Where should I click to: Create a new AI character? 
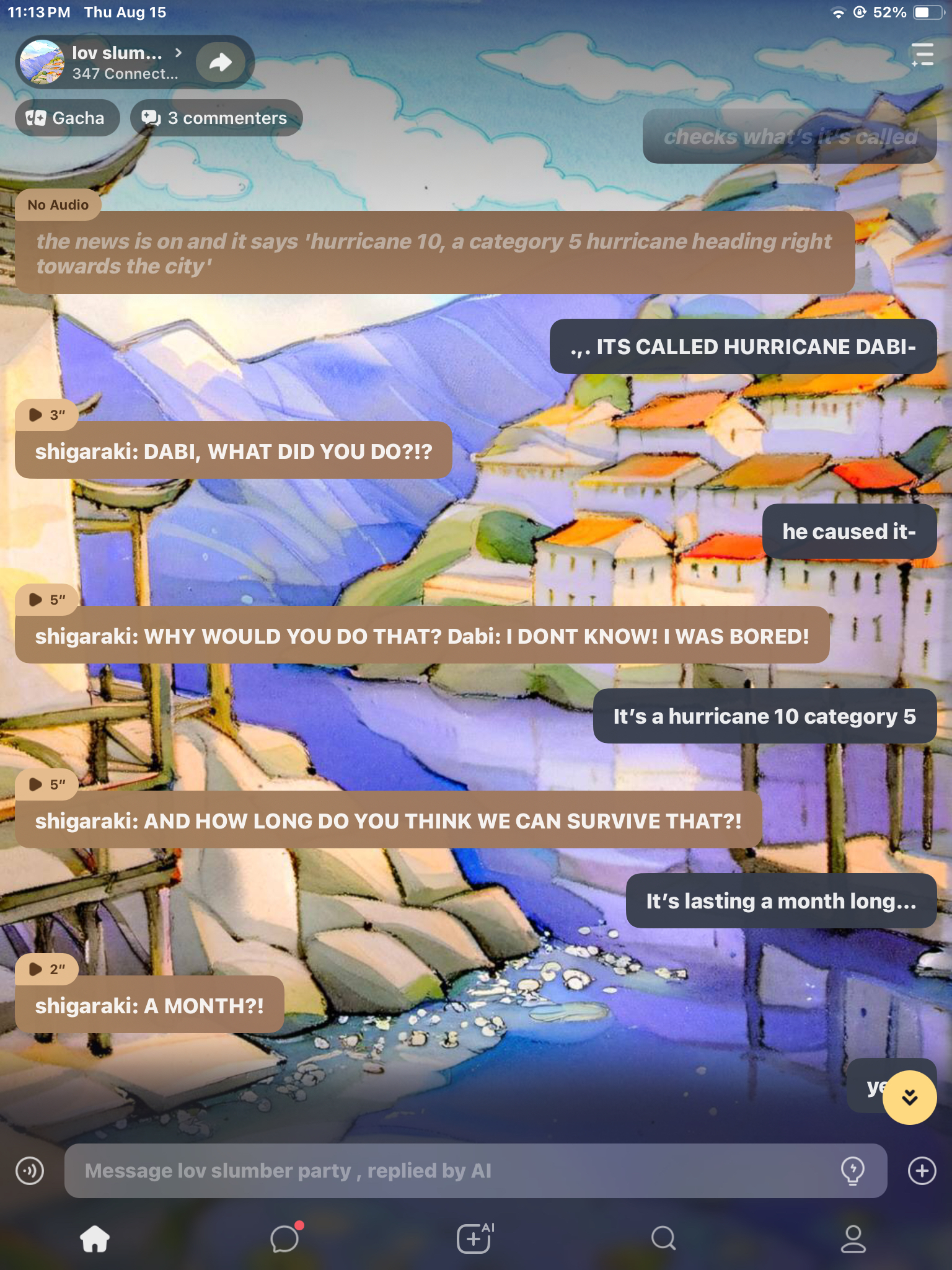(475, 1239)
